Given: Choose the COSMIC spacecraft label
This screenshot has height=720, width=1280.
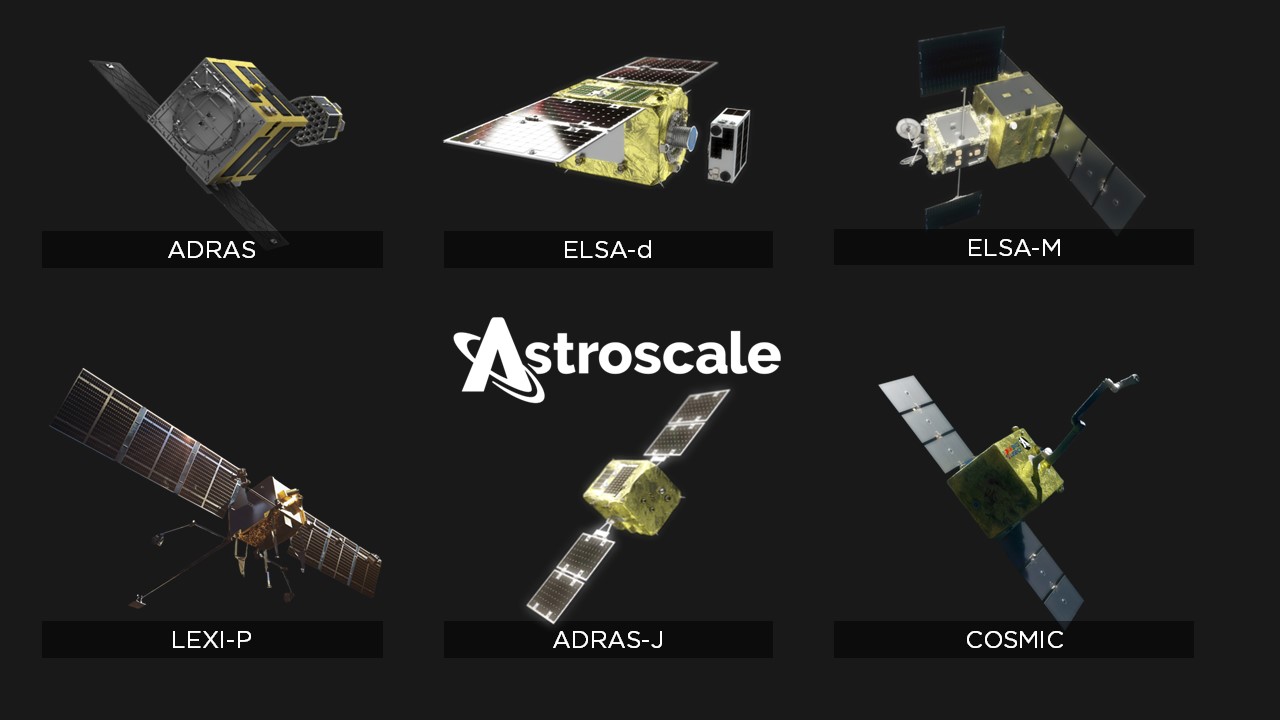Looking at the screenshot, I should pos(1013,640).
